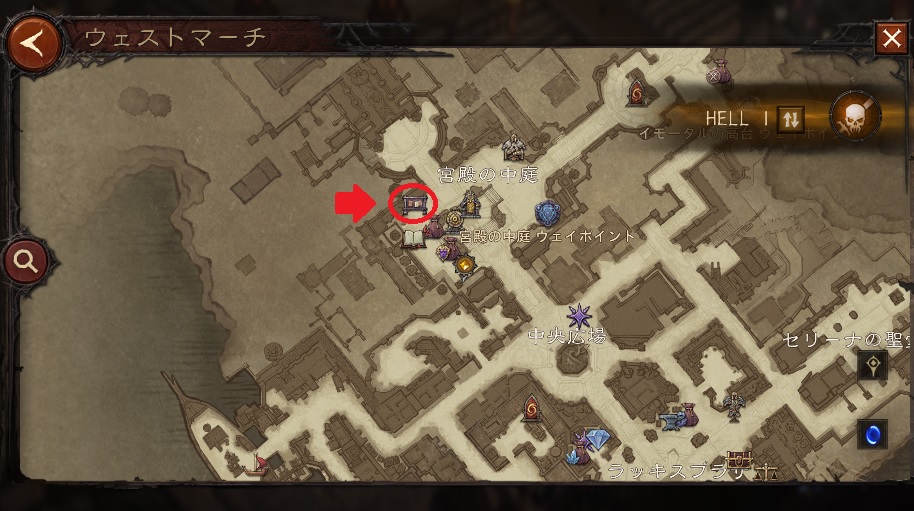Select the armored statue marker above courtyard label
Screen dimensions: 914x511
(514, 147)
